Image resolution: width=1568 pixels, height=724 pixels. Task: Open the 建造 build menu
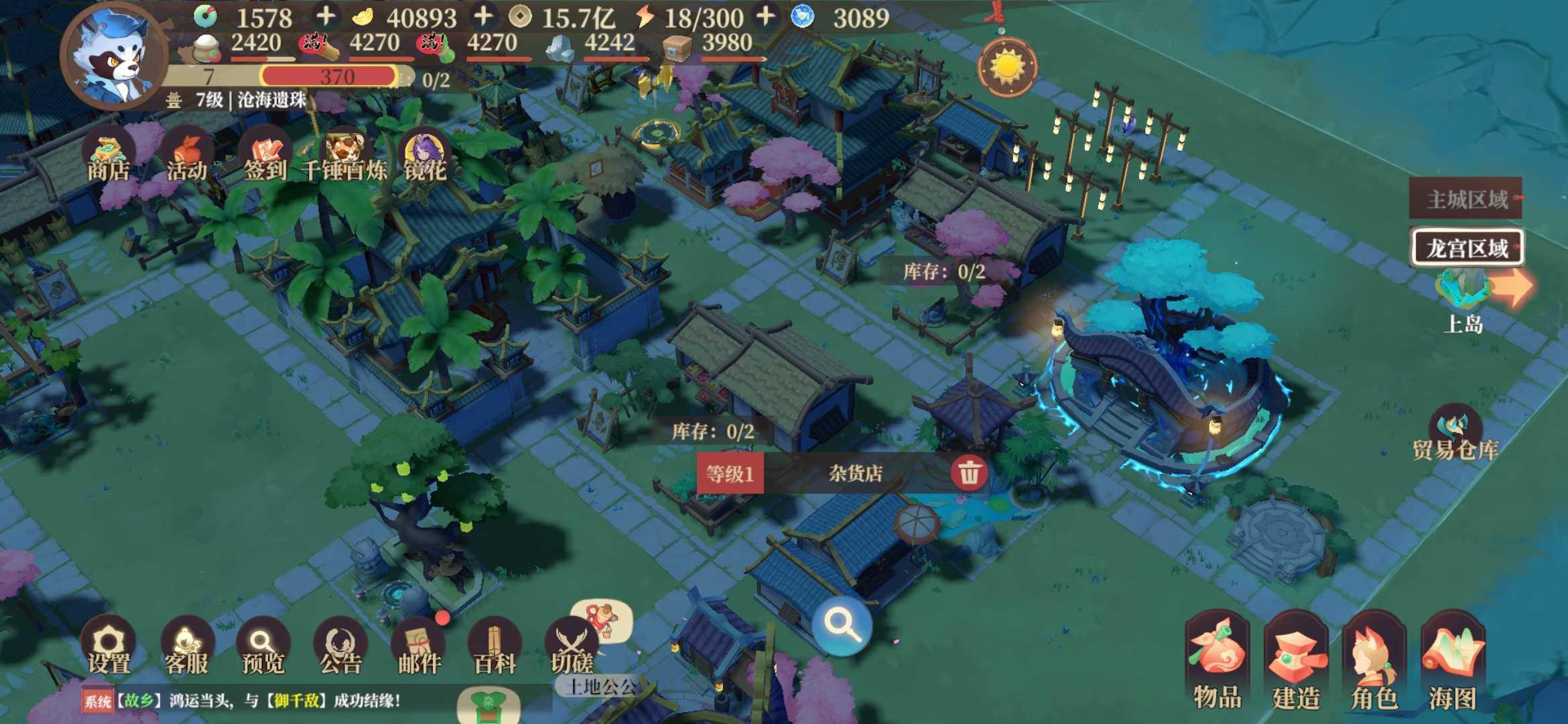pos(1296,660)
